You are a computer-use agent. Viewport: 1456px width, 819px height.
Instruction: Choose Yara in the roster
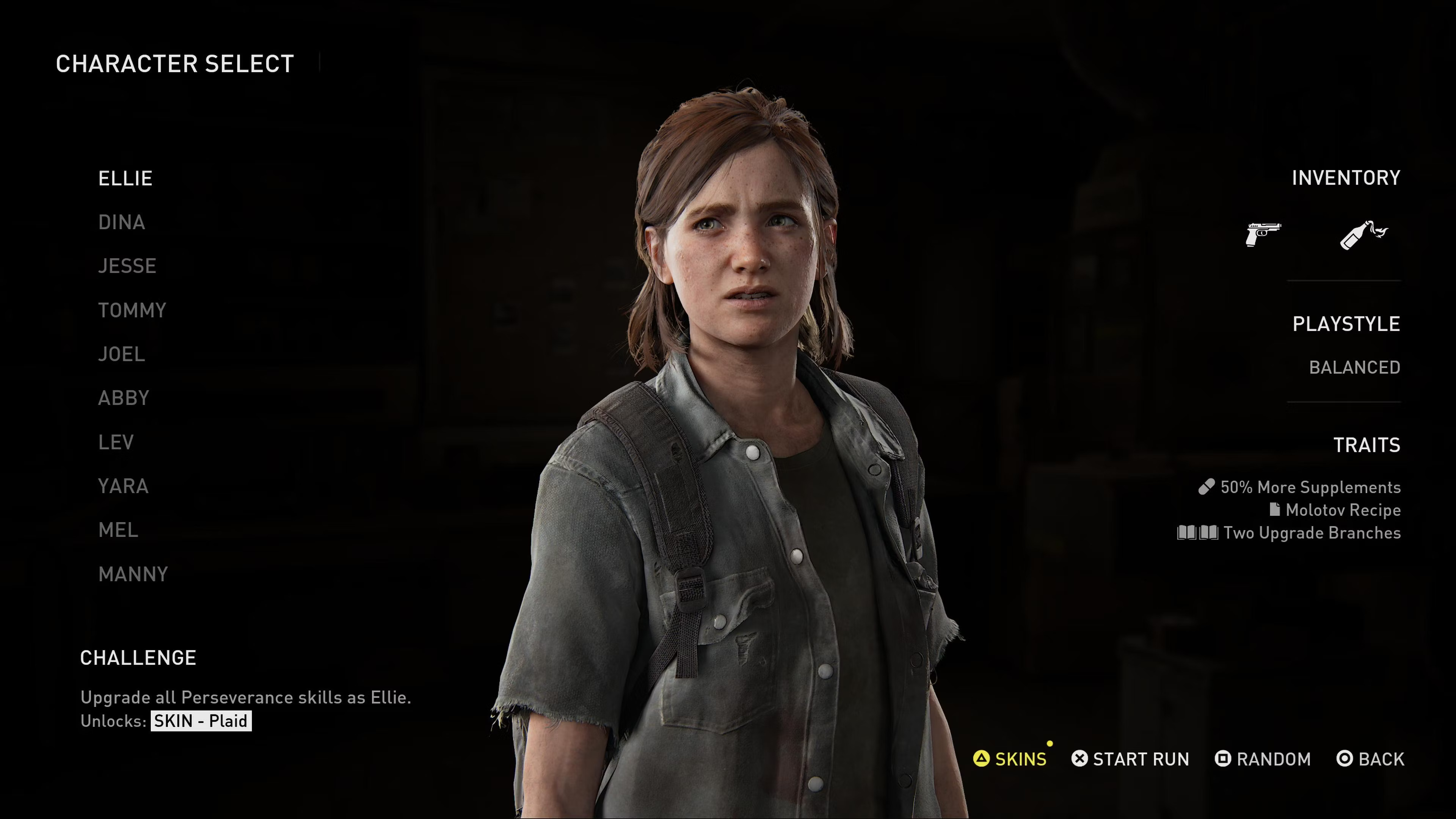[123, 486]
